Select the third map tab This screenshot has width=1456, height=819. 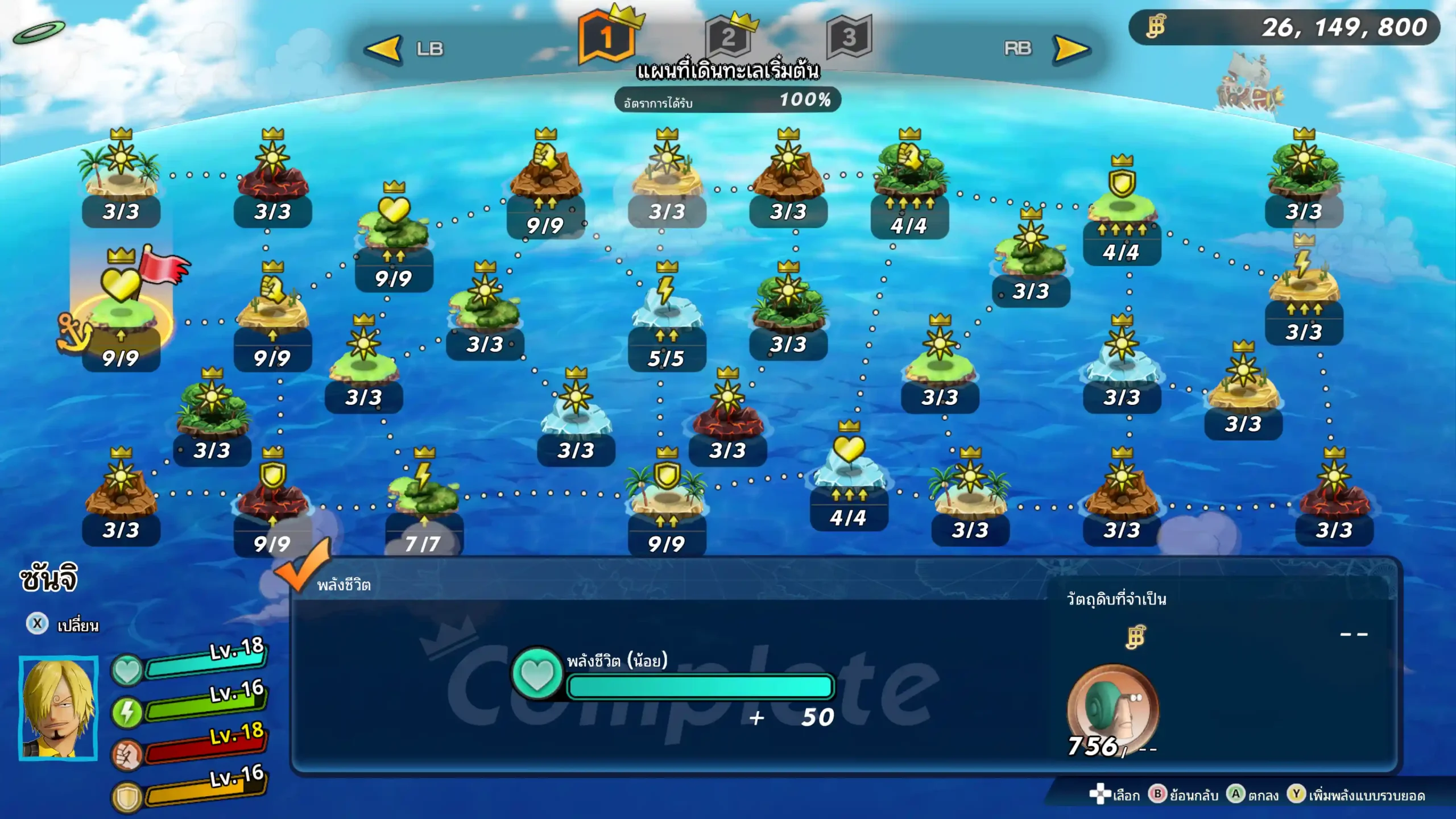click(849, 39)
